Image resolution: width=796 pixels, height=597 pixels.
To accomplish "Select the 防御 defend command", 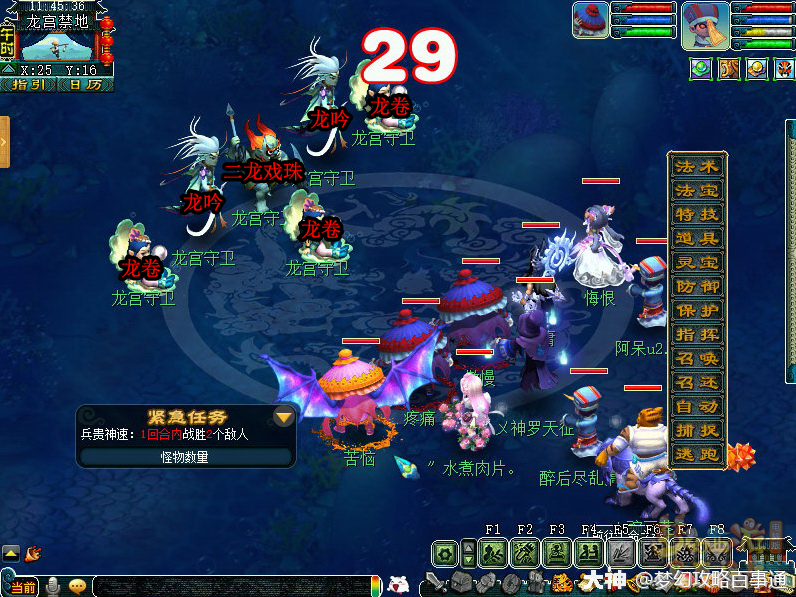I will [x=697, y=286].
